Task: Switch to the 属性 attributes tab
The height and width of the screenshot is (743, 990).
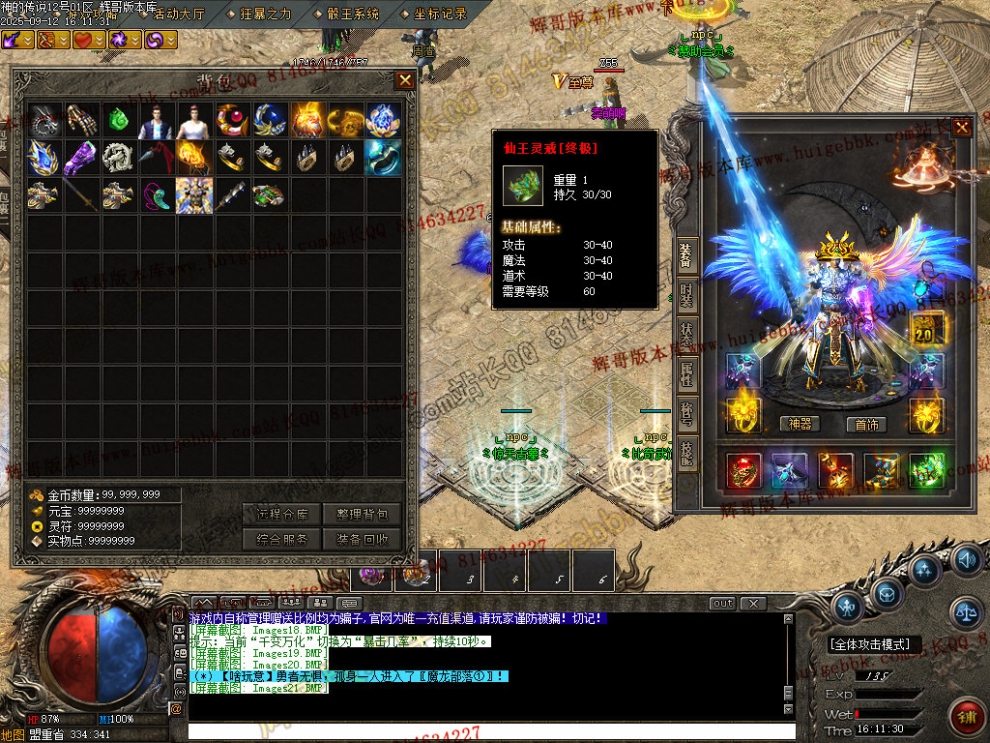Action: pyautogui.click(x=686, y=375)
